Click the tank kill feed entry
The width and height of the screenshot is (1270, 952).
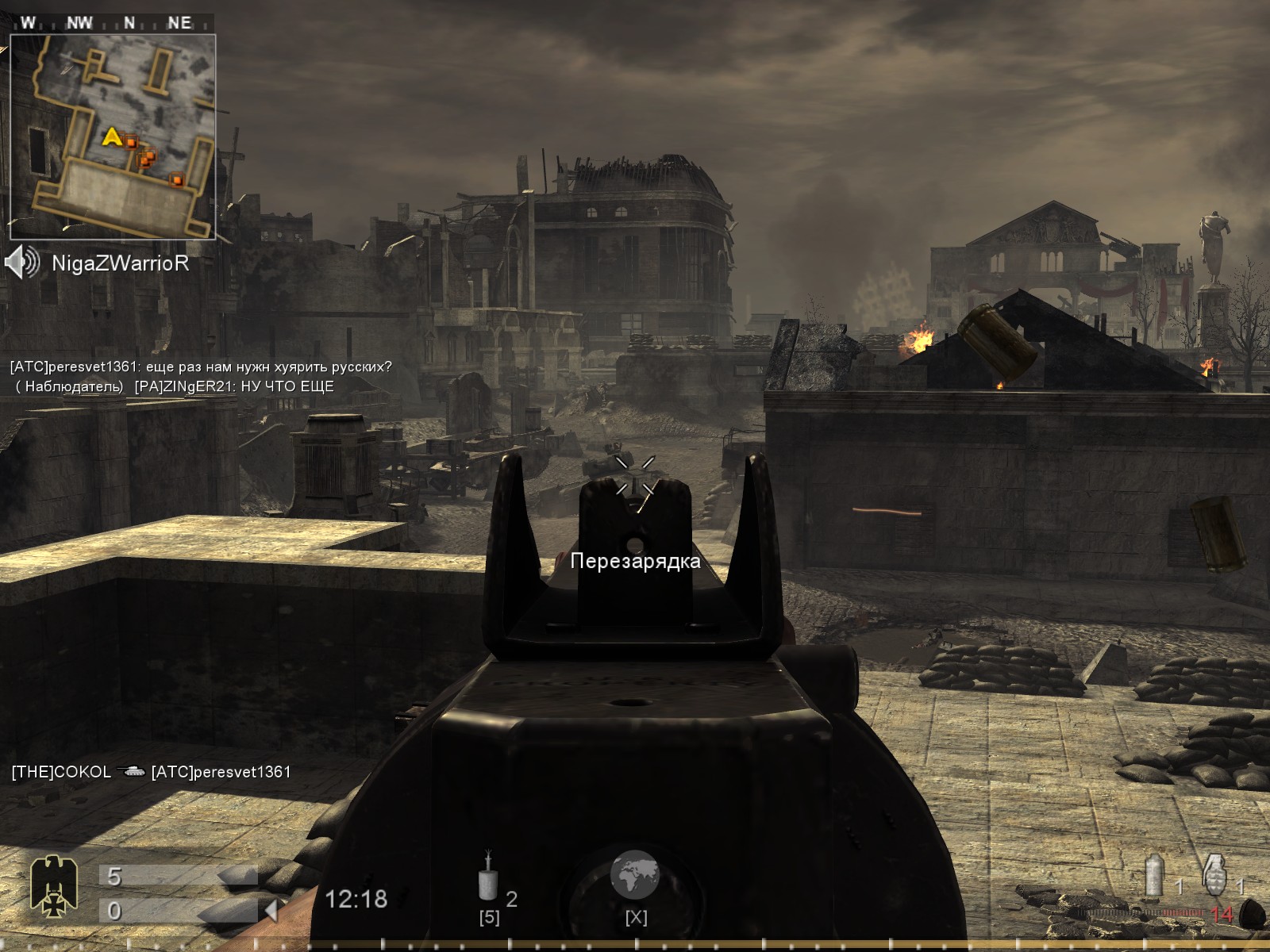(x=151, y=772)
